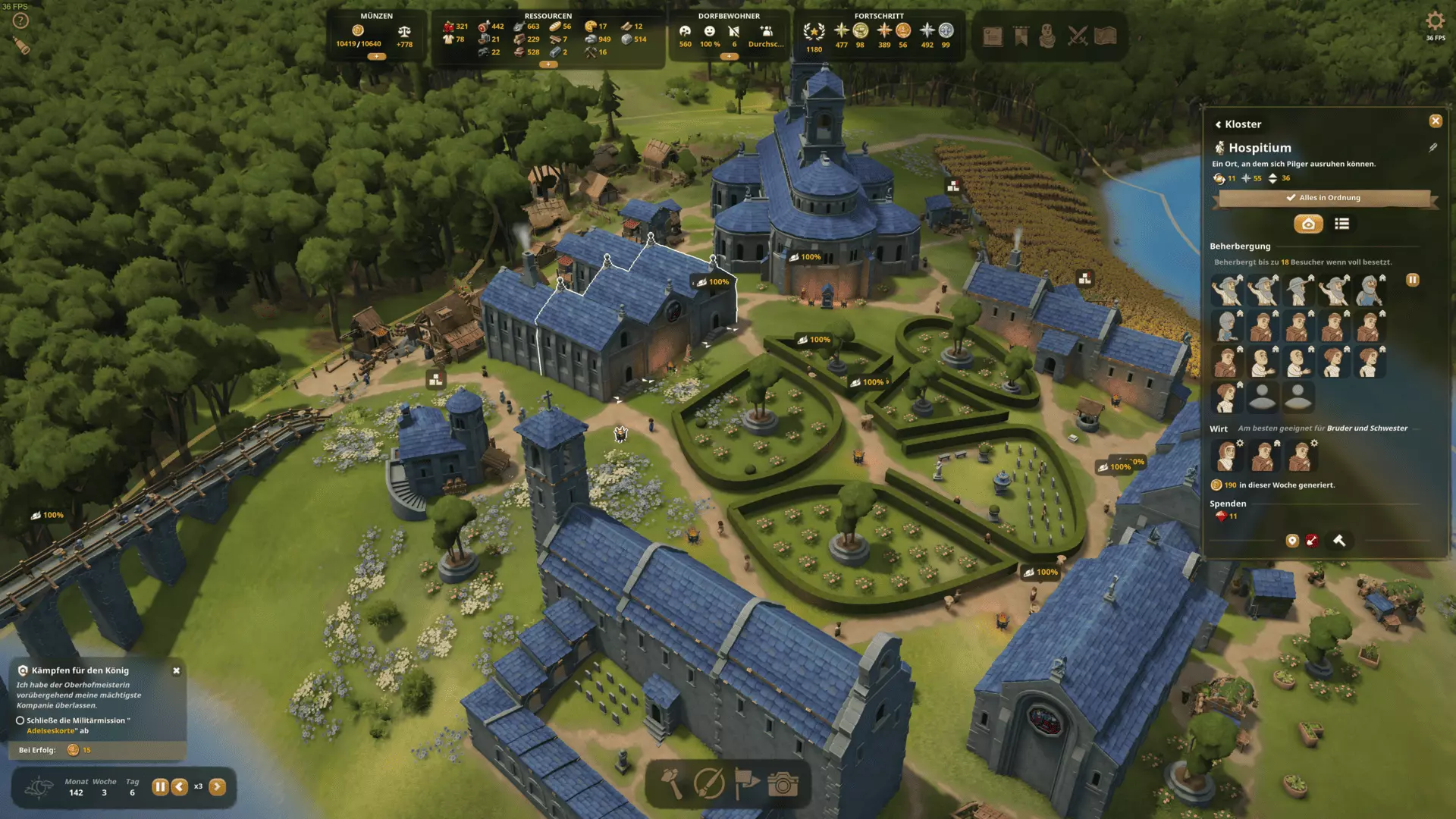Image resolution: width=1456 pixels, height=819 pixels.
Task: Open the settings gear menu
Action: pos(1435,21)
